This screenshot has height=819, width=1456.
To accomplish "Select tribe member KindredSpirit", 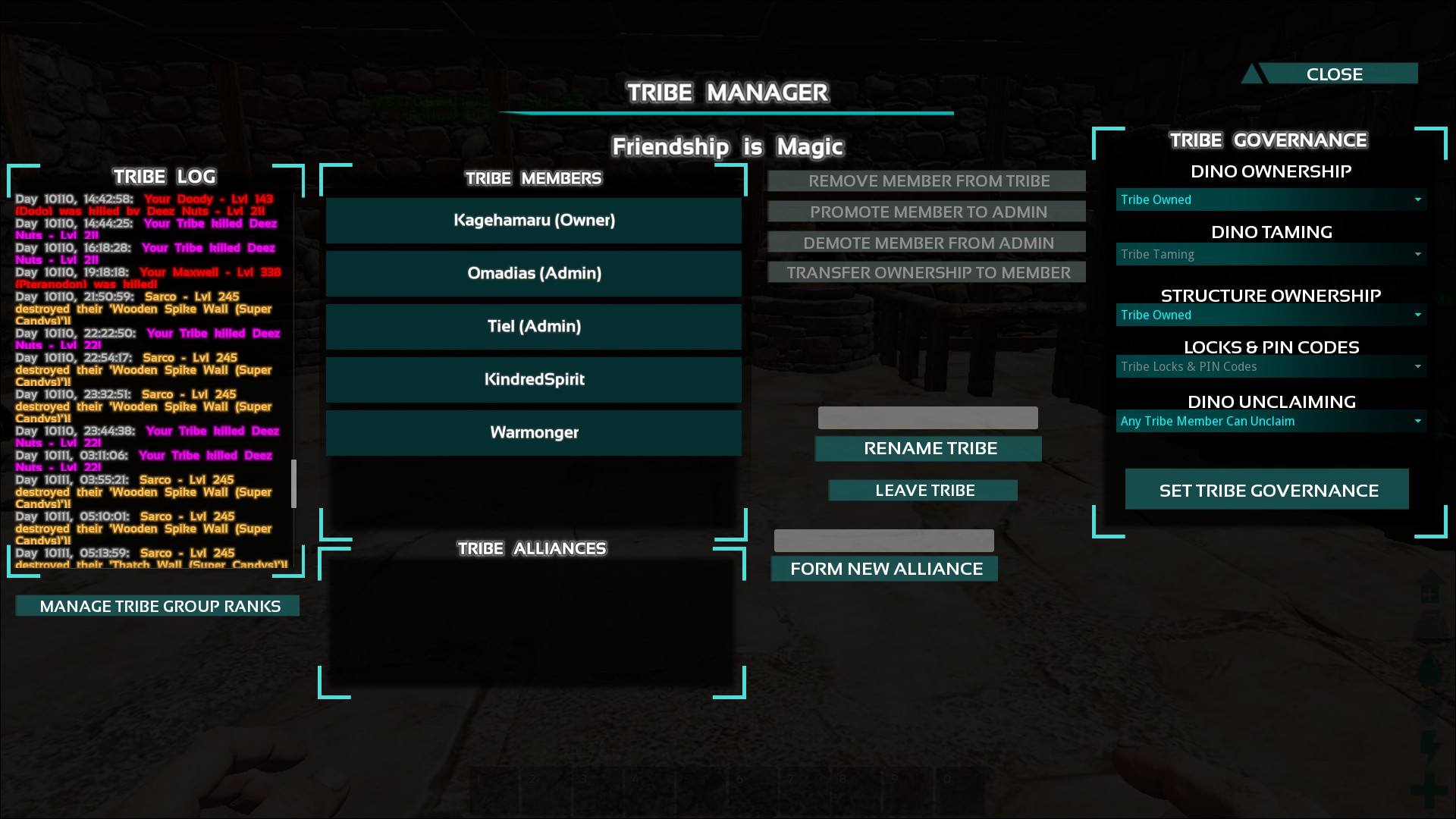I will click(x=534, y=380).
